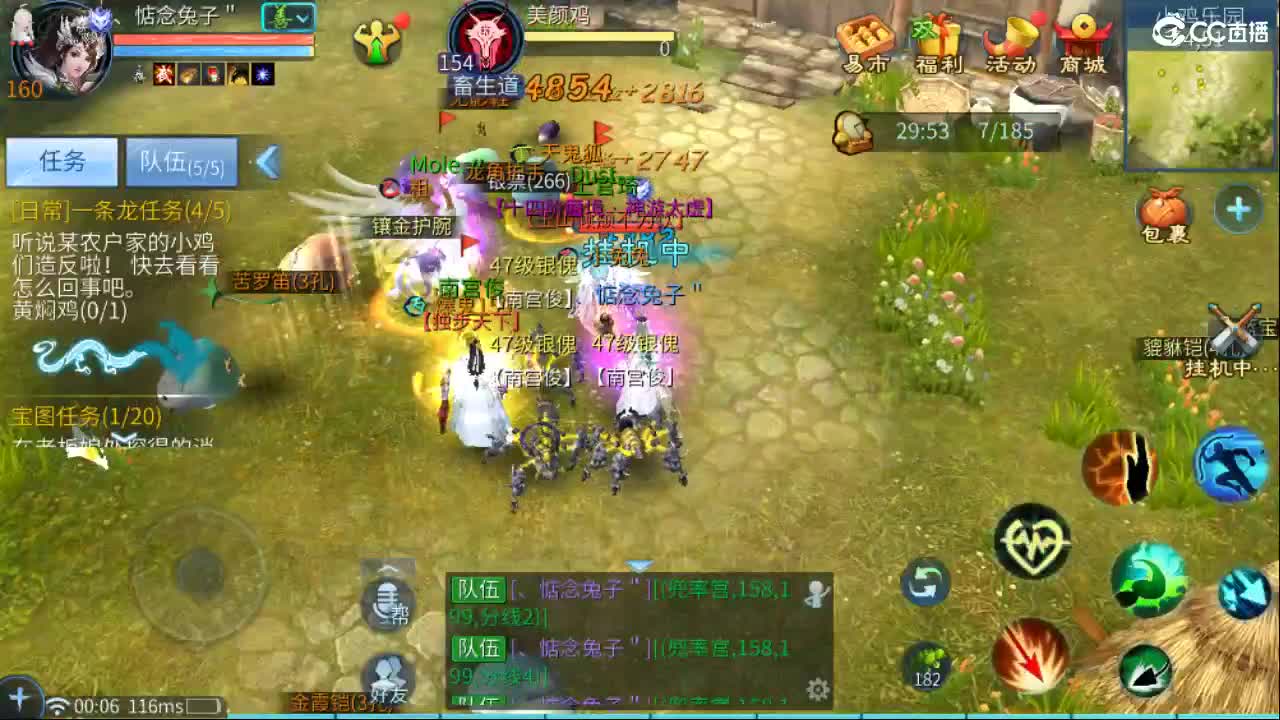Collapse the quest panel with blue arrow
The image size is (1280, 720).
point(266,162)
